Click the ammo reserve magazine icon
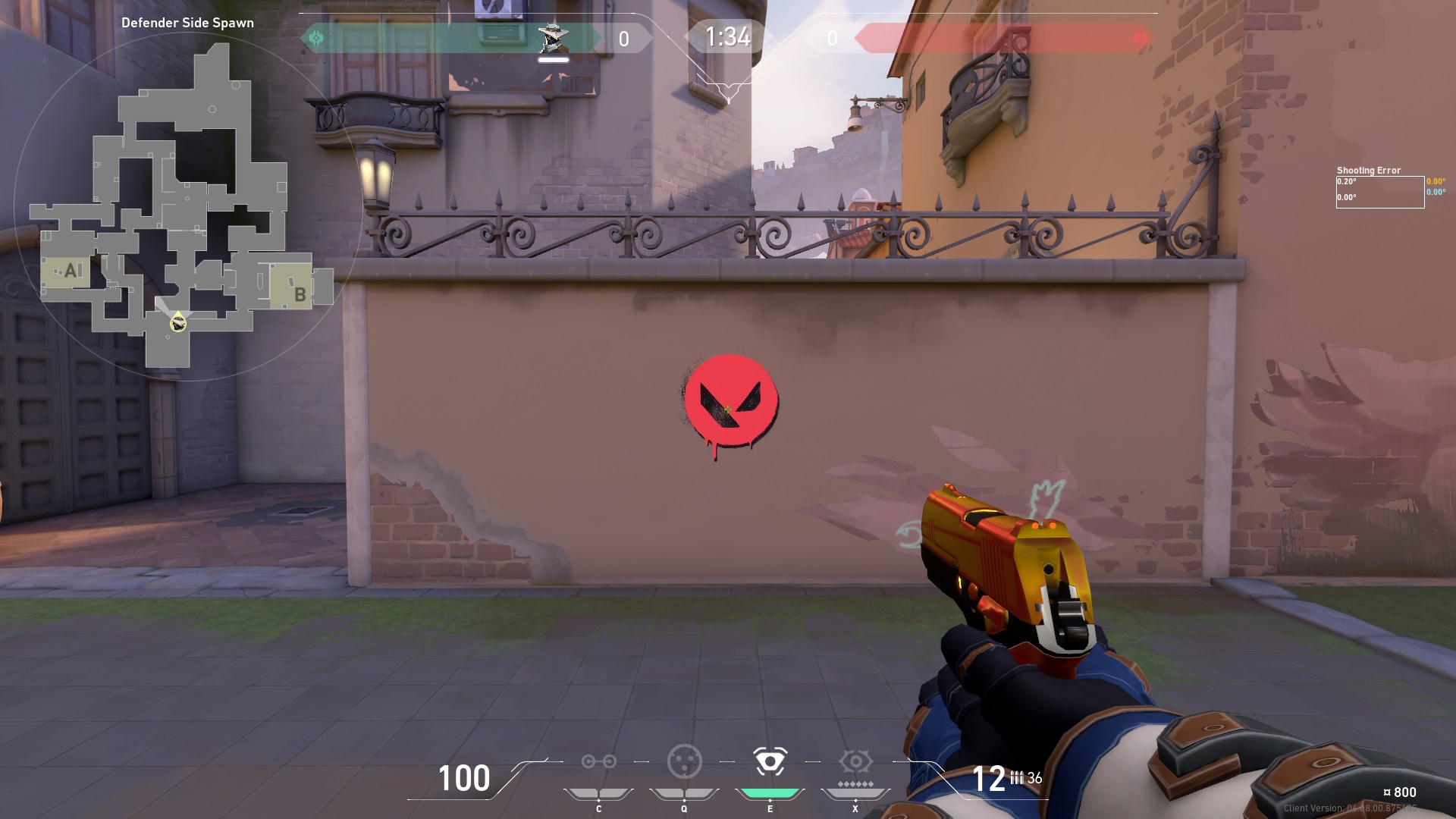The width and height of the screenshot is (1456, 819). click(x=1016, y=777)
